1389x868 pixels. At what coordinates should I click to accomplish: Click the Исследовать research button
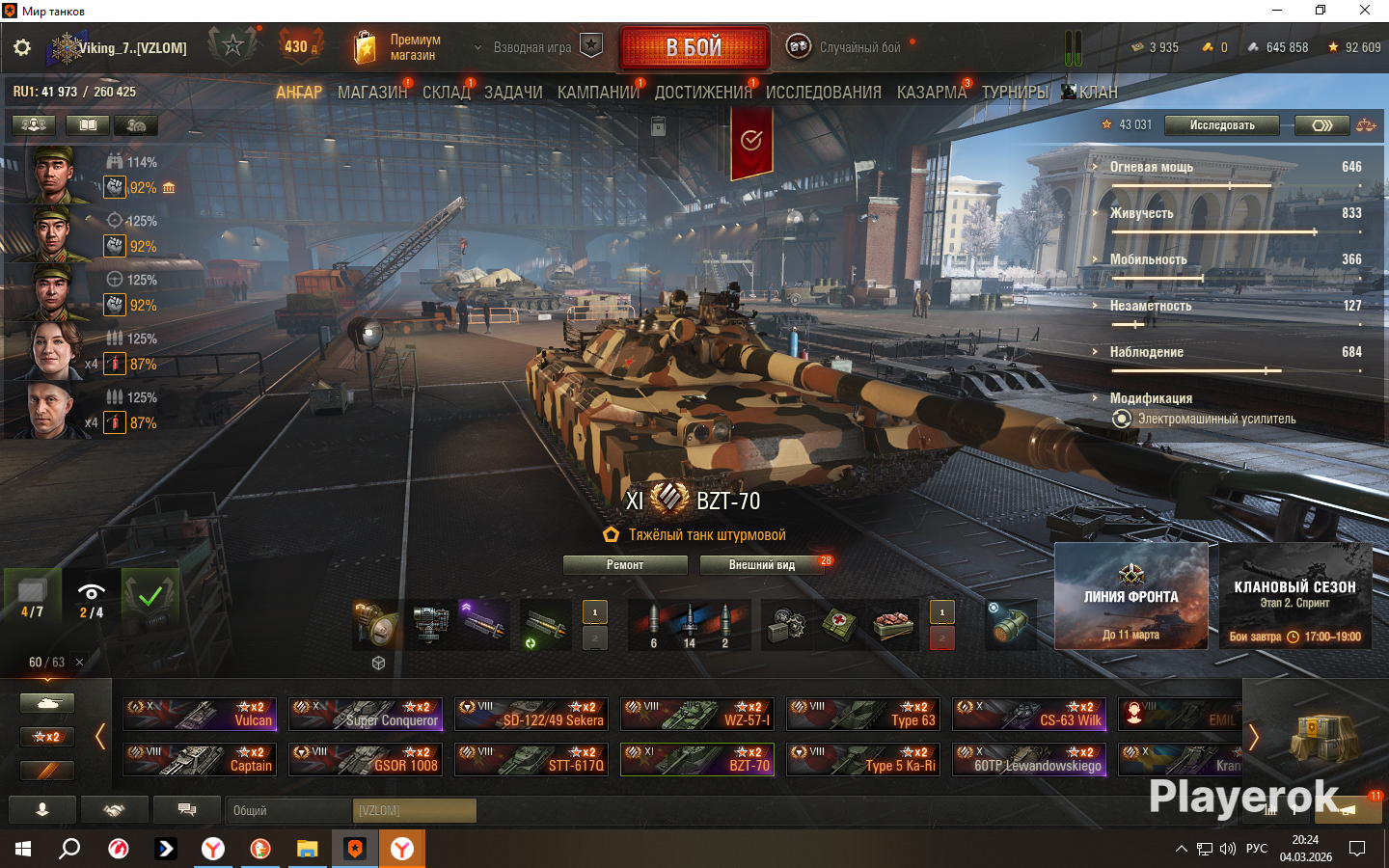point(1221,125)
